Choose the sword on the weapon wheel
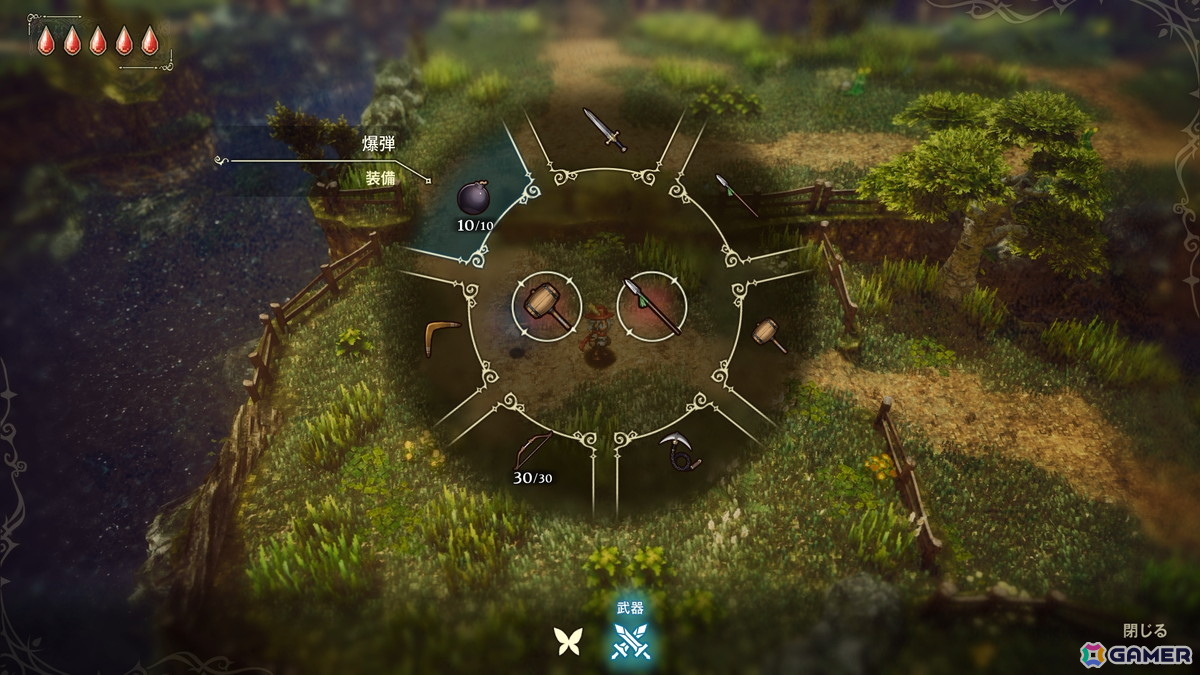 click(604, 130)
